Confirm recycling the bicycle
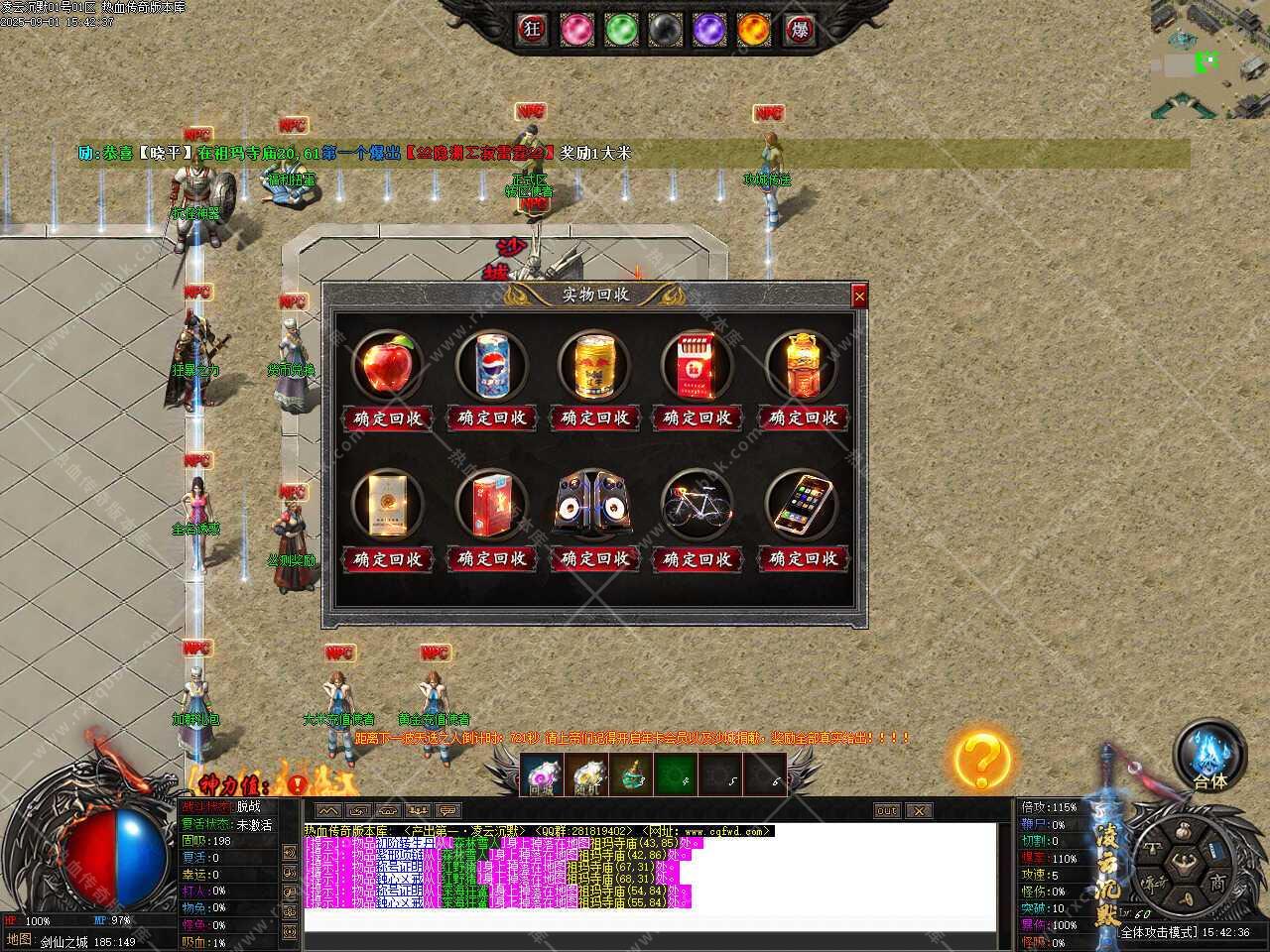 pyautogui.click(x=698, y=559)
